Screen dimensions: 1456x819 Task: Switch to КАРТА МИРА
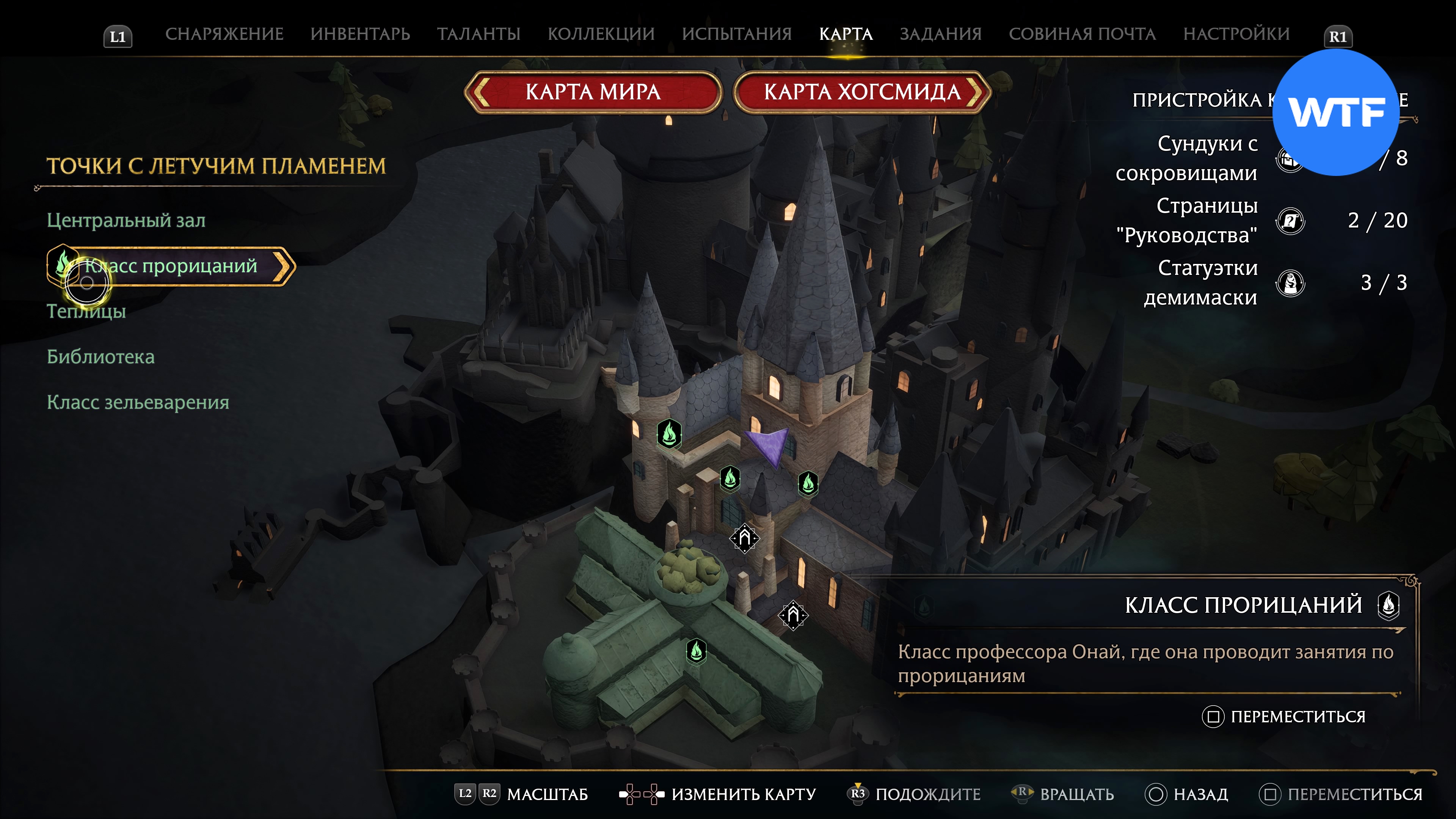click(x=592, y=92)
